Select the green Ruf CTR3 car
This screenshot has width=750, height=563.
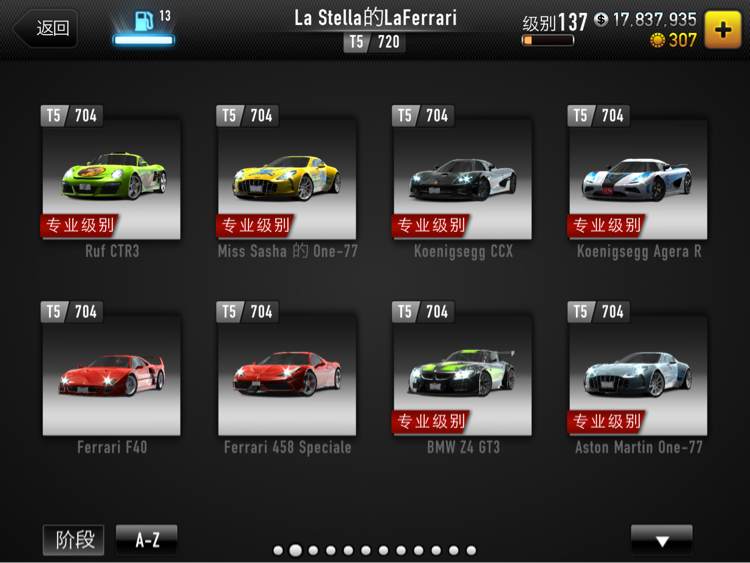tap(111, 178)
